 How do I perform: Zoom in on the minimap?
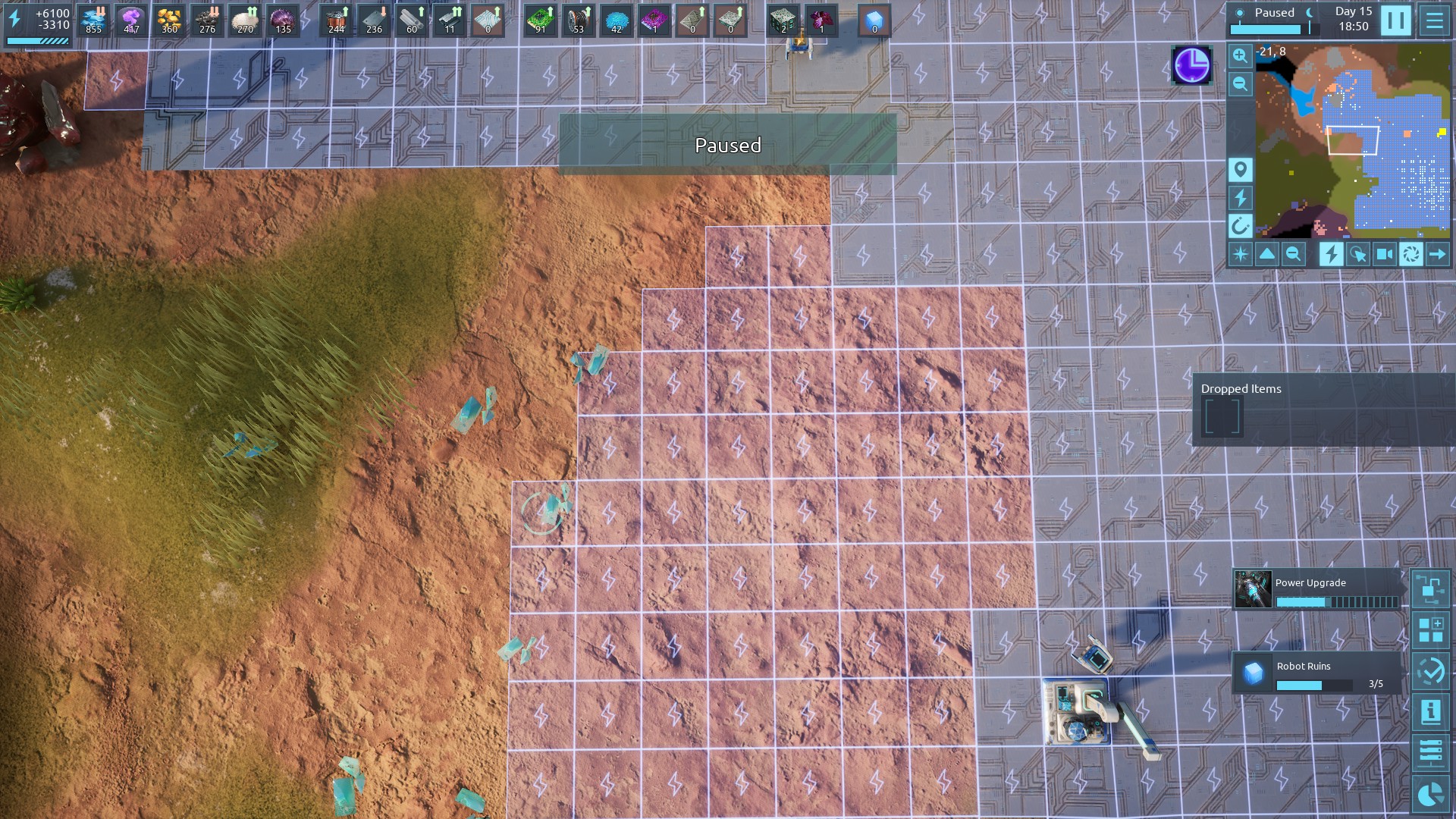click(x=1240, y=55)
